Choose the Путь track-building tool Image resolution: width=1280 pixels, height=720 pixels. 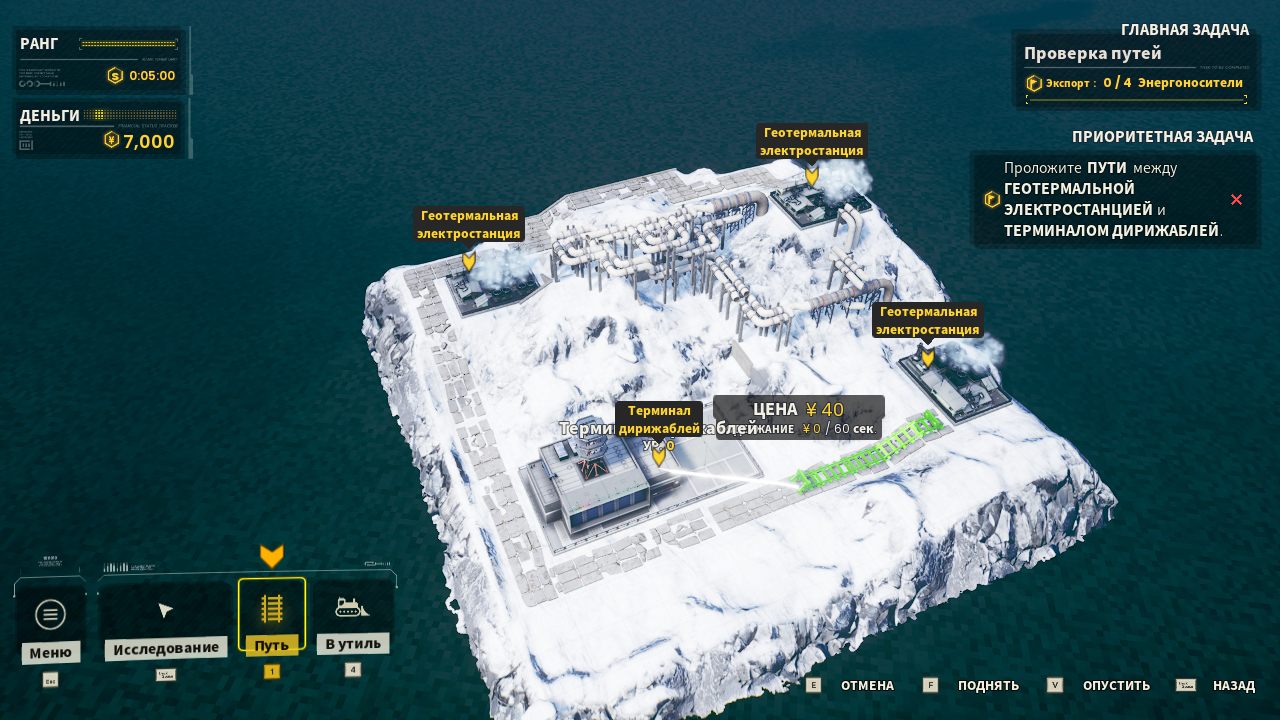click(271, 610)
